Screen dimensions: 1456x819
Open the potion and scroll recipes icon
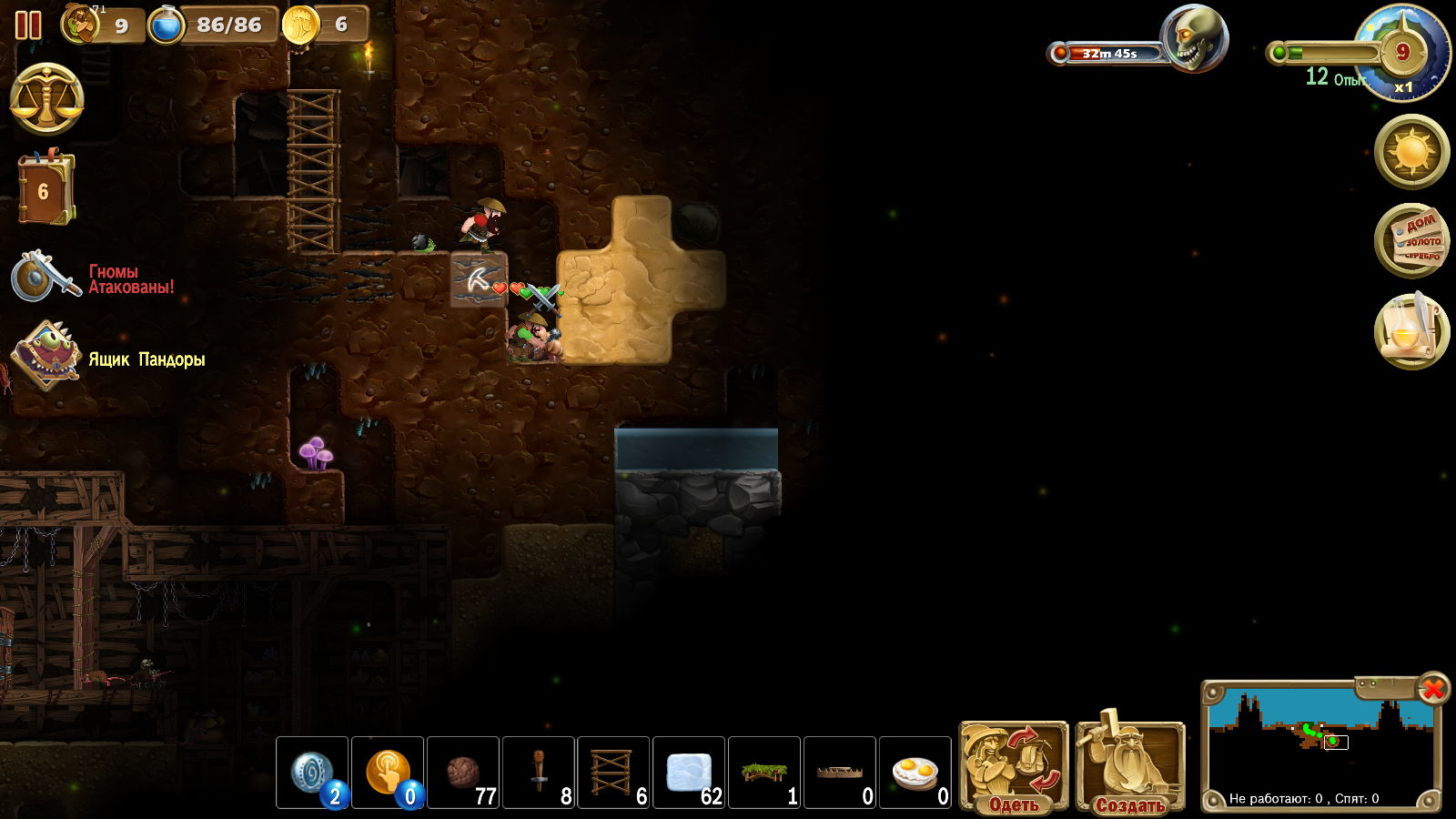click(1411, 331)
